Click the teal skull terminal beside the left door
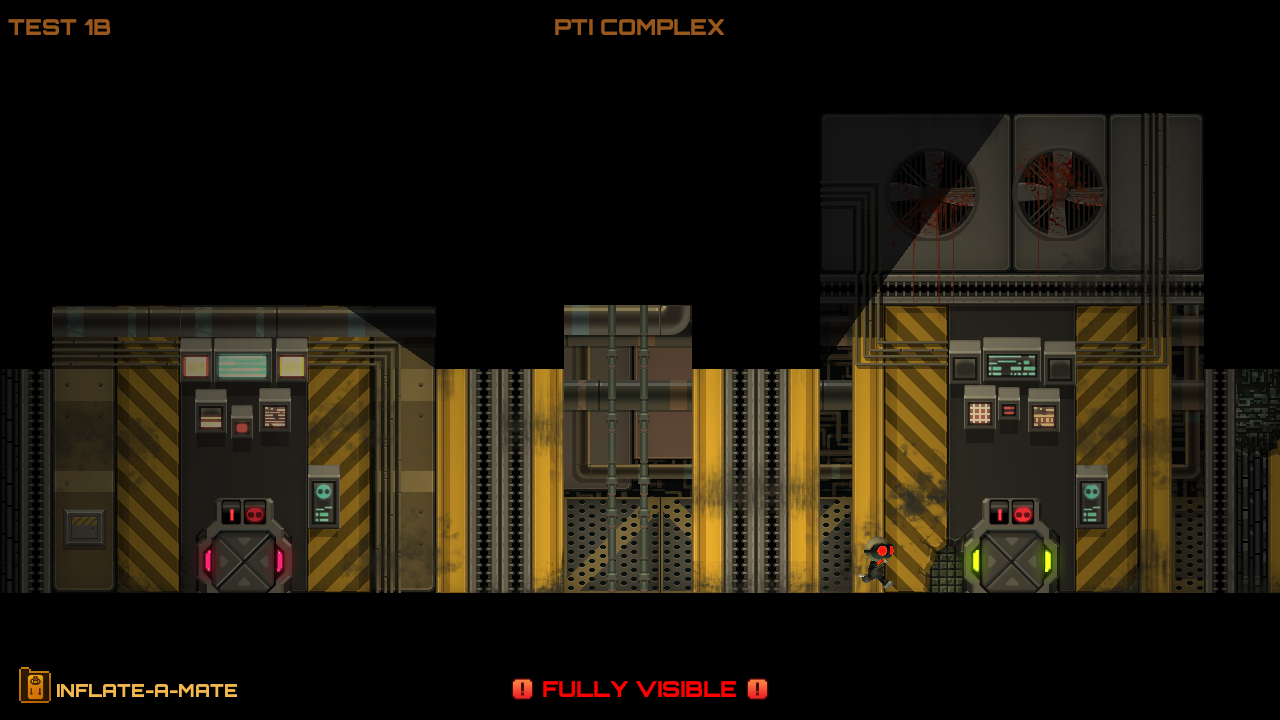 click(x=322, y=493)
